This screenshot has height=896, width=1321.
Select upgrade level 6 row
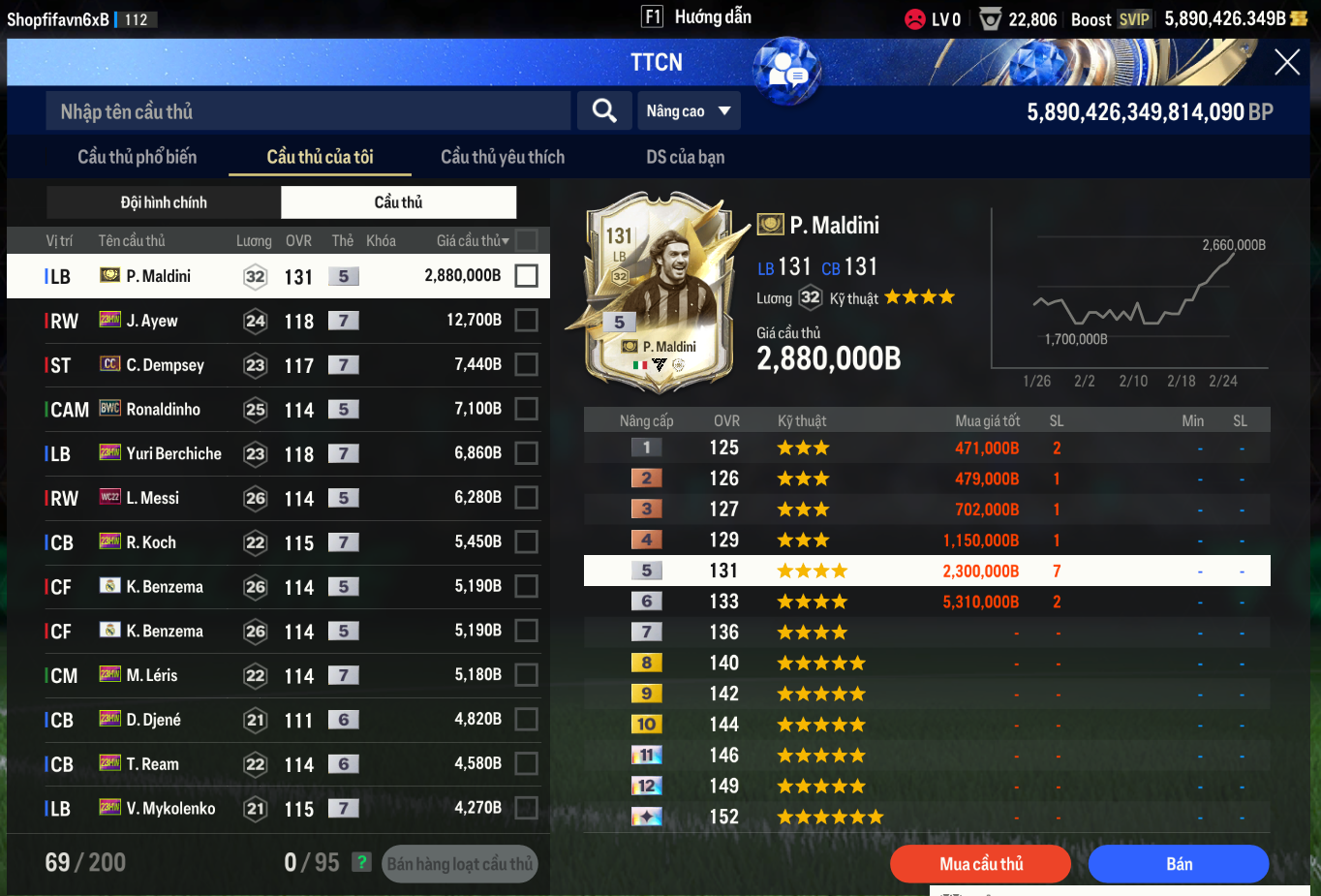pyautogui.click(x=926, y=602)
